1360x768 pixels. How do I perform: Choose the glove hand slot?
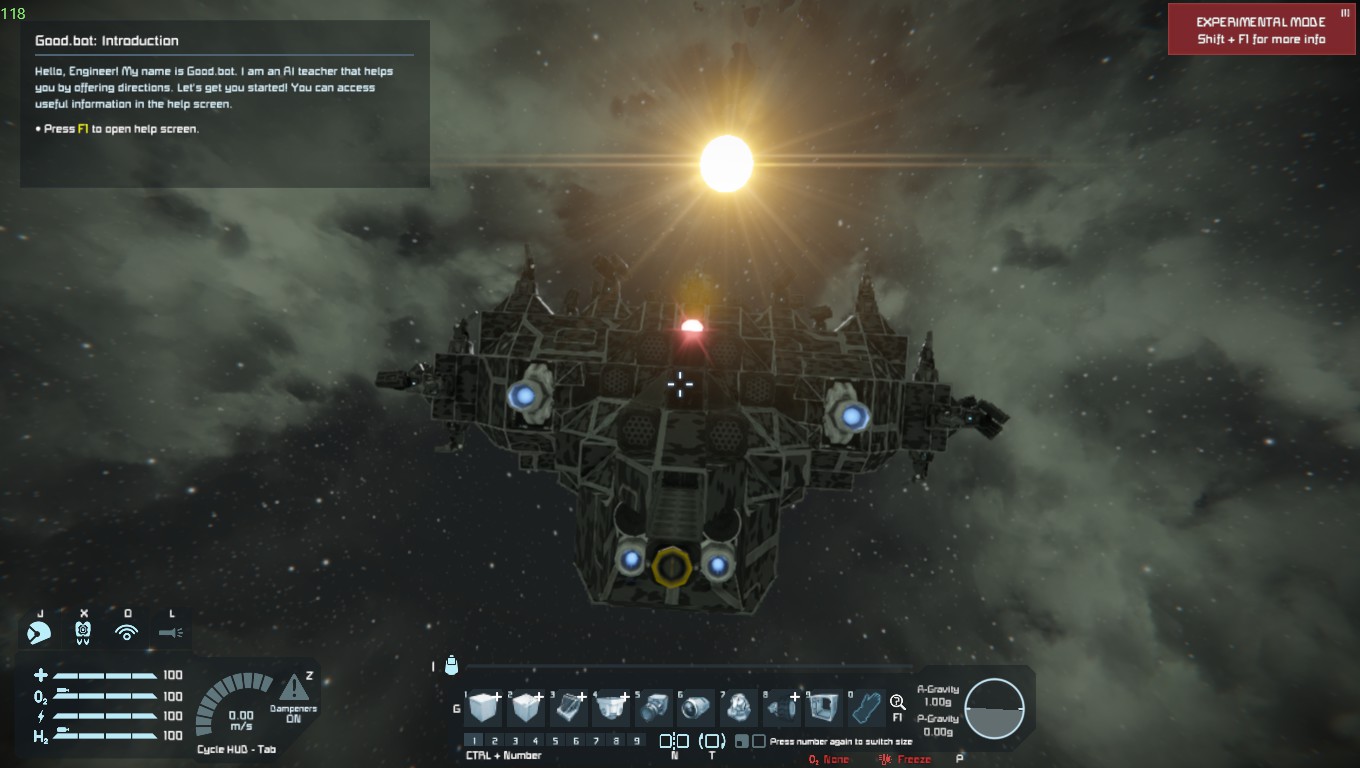click(x=866, y=708)
